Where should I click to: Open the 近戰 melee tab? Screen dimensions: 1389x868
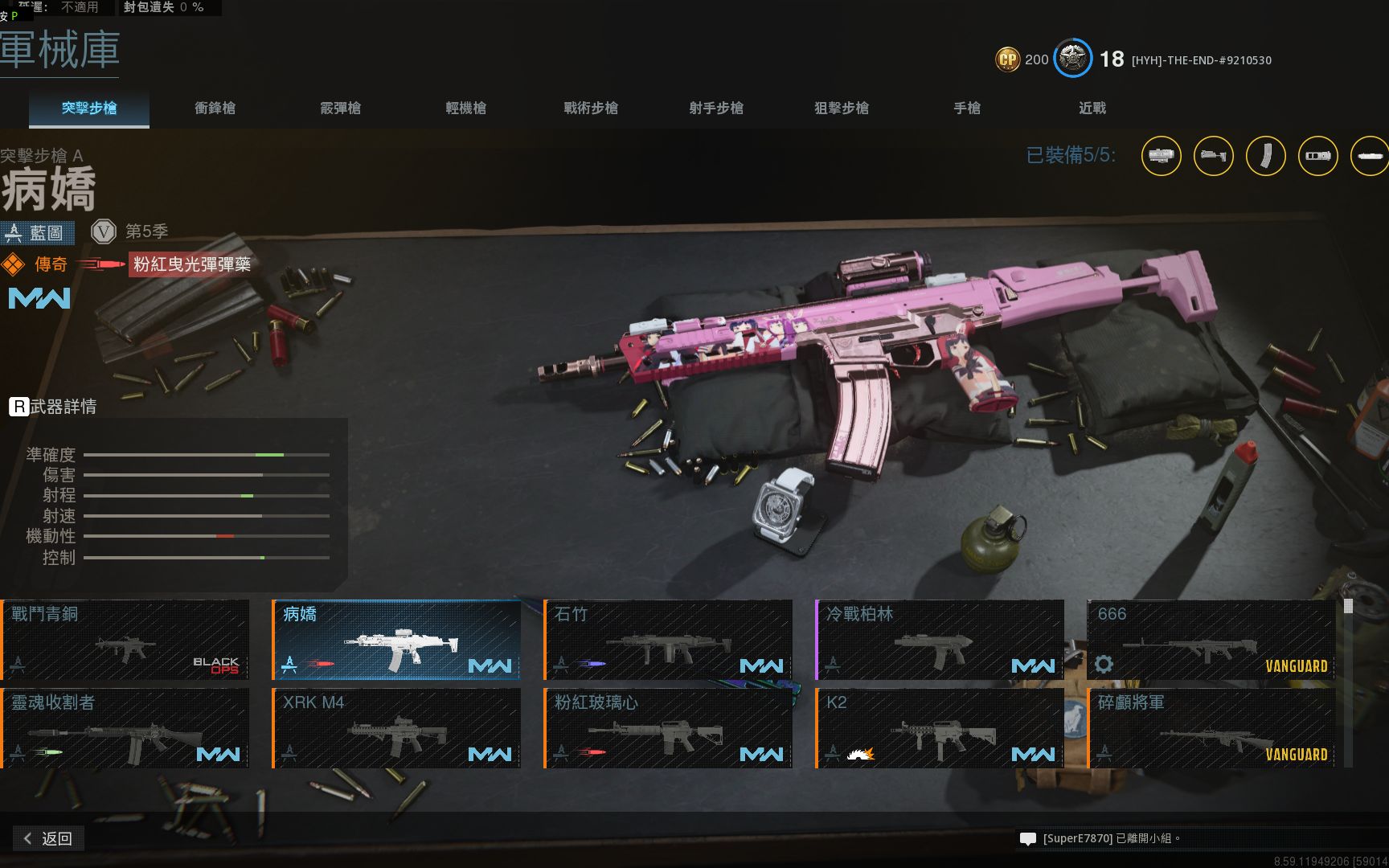pos(1092,108)
